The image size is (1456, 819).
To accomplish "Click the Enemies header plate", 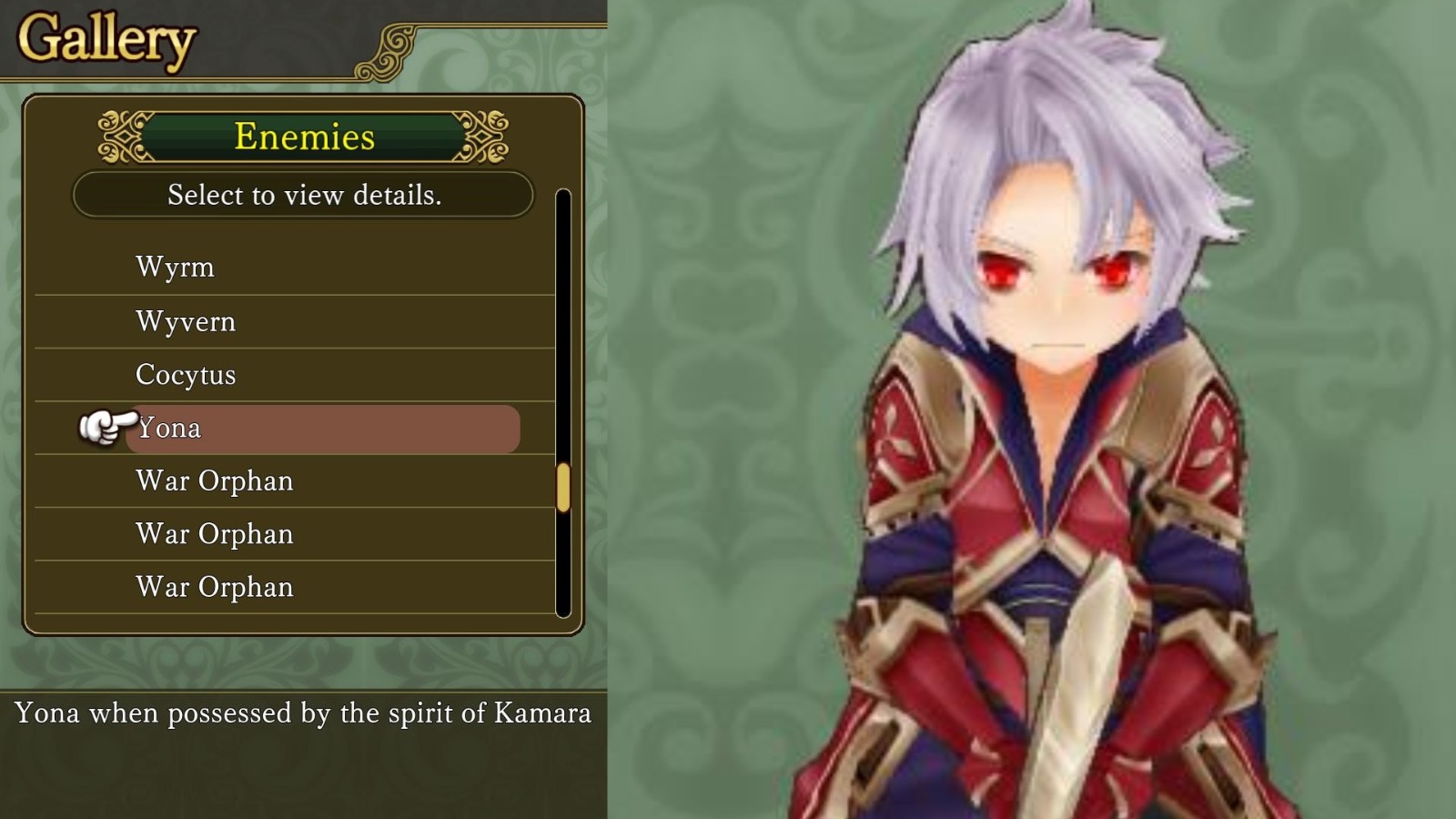I will click(304, 137).
